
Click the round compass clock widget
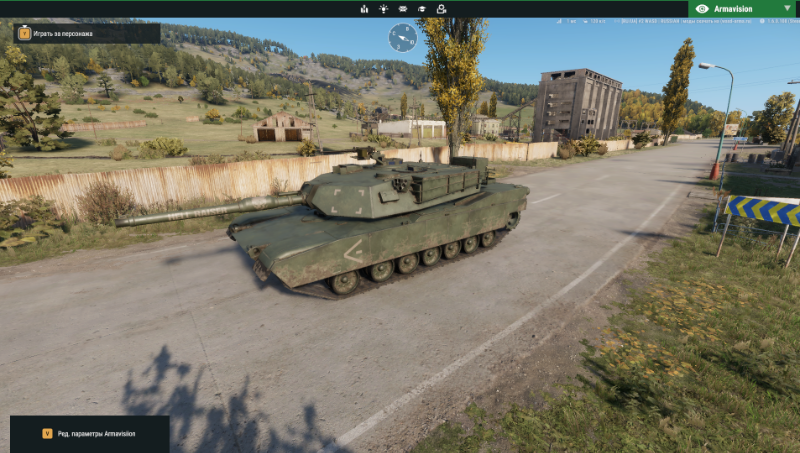pyautogui.click(x=403, y=38)
